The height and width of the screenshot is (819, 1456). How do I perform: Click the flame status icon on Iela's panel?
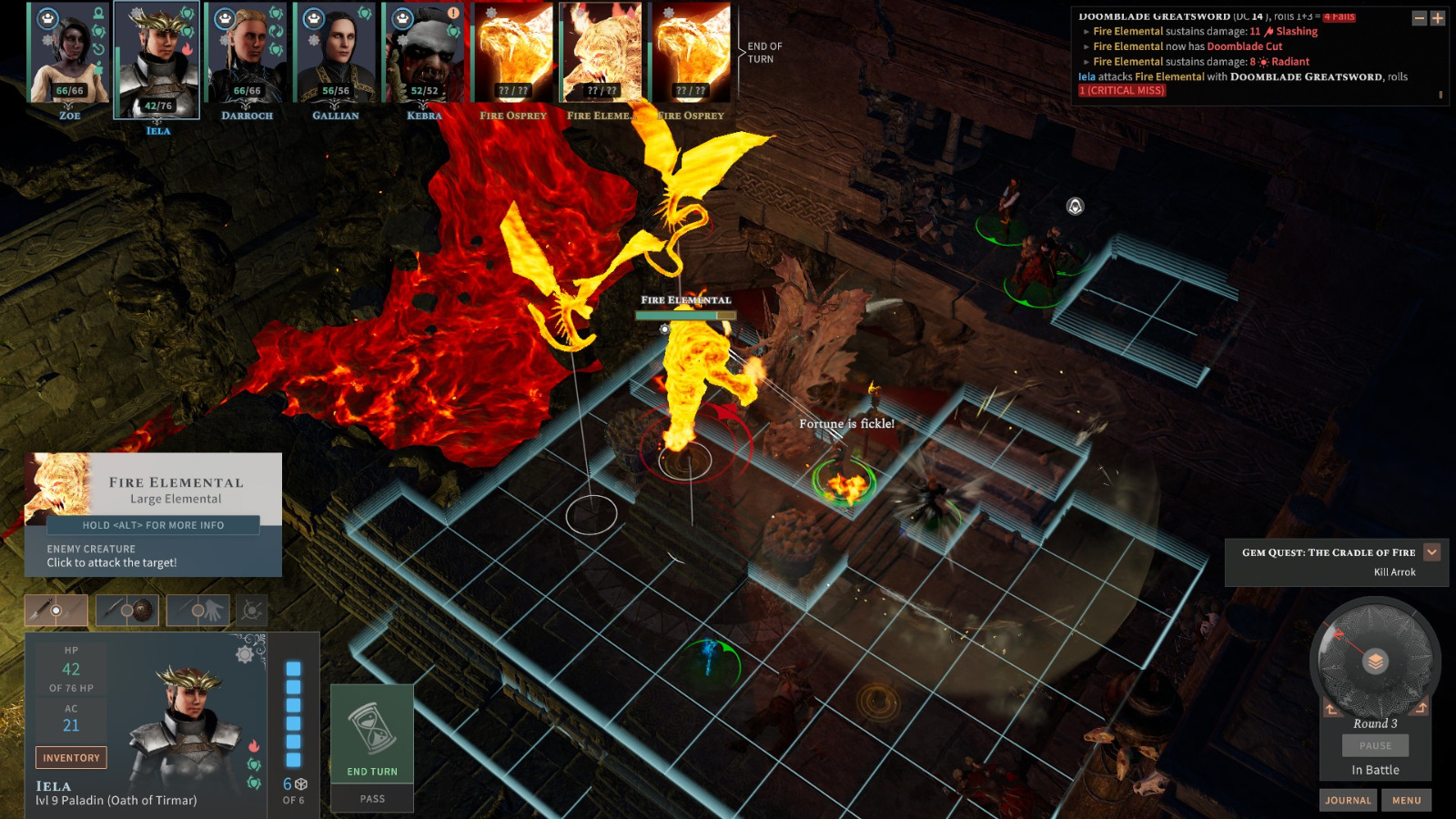[255, 746]
